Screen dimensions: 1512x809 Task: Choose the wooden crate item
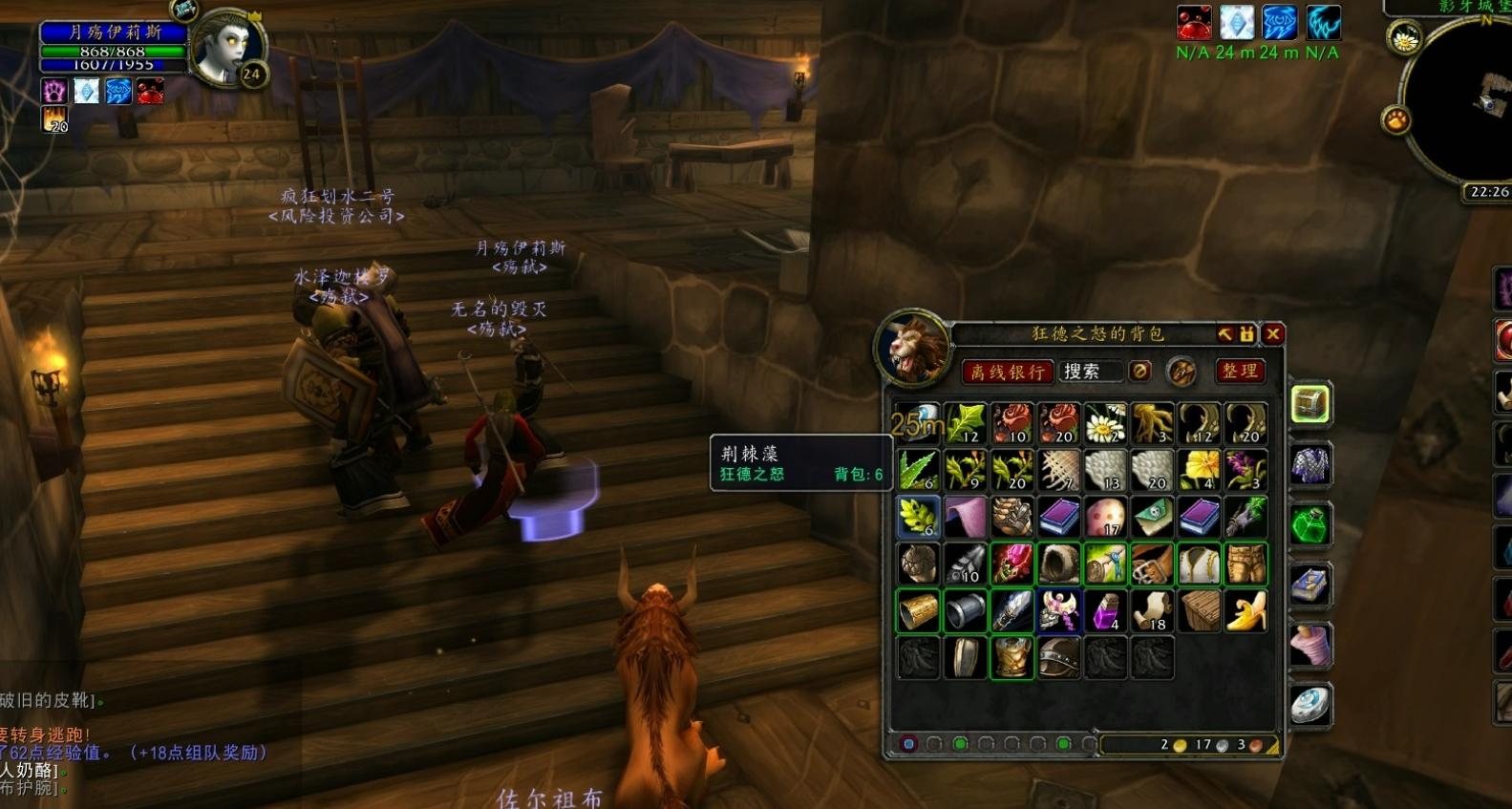1199,610
